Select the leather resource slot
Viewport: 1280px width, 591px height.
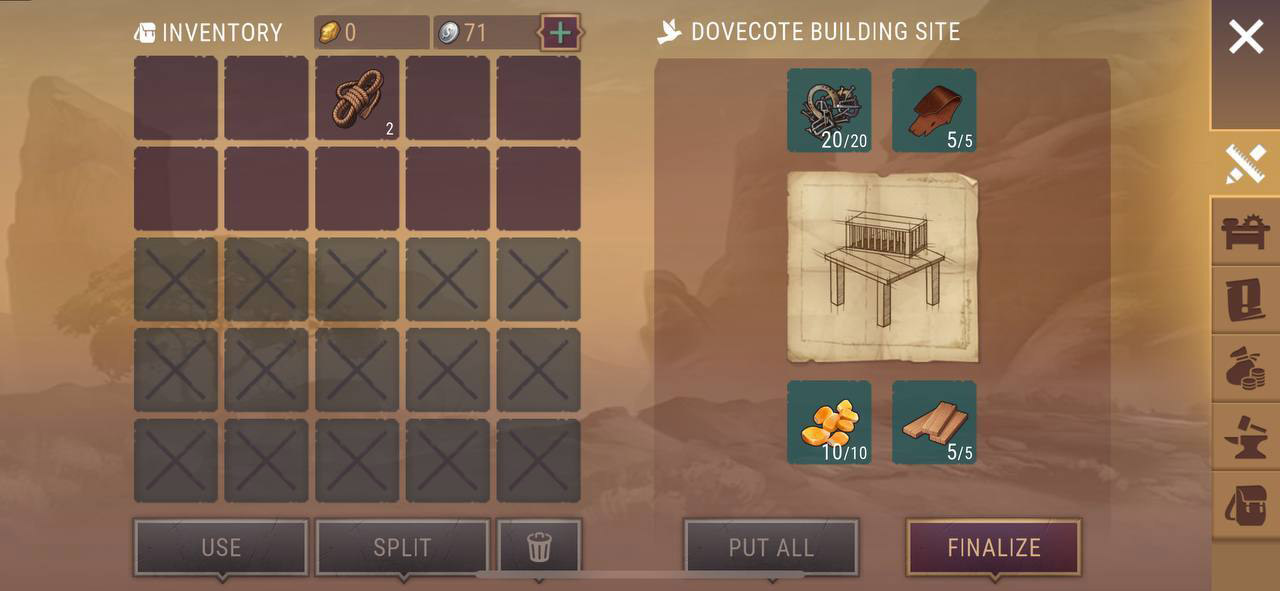[934, 110]
